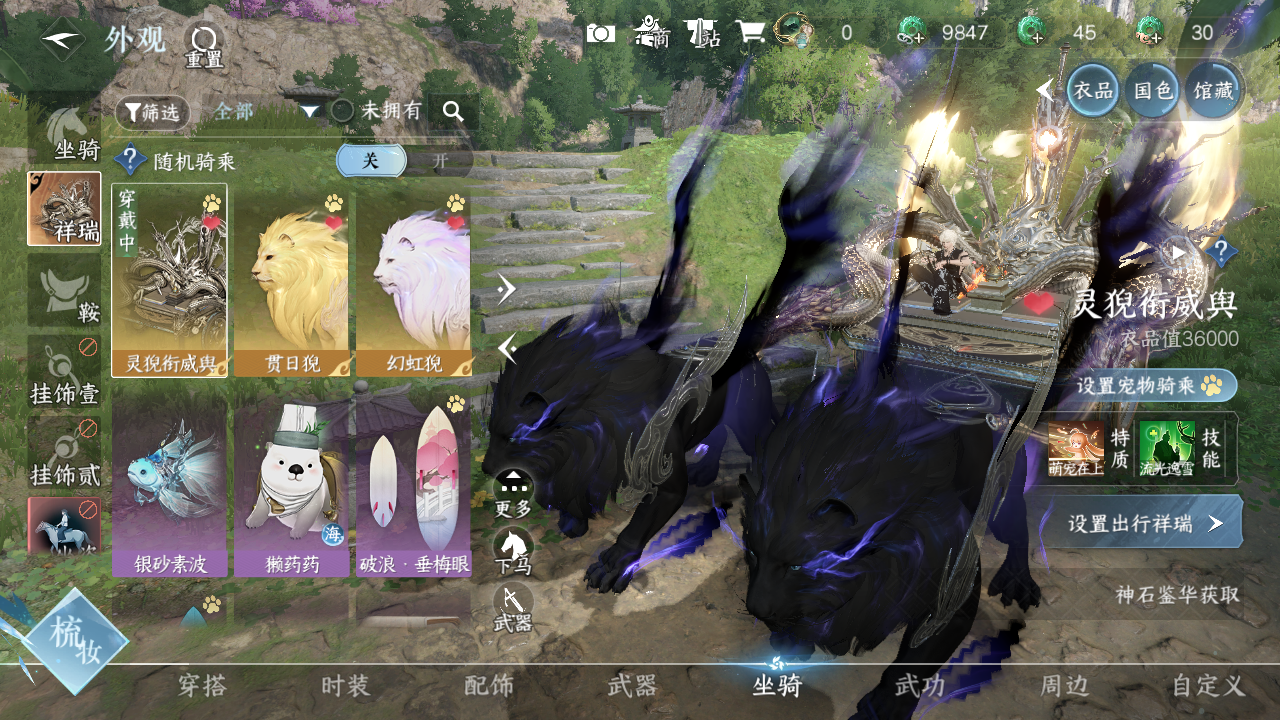The height and width of the screenshot is (720, 1280).
Task: Dismount using the 下马 button
Action: coord(514,552)
